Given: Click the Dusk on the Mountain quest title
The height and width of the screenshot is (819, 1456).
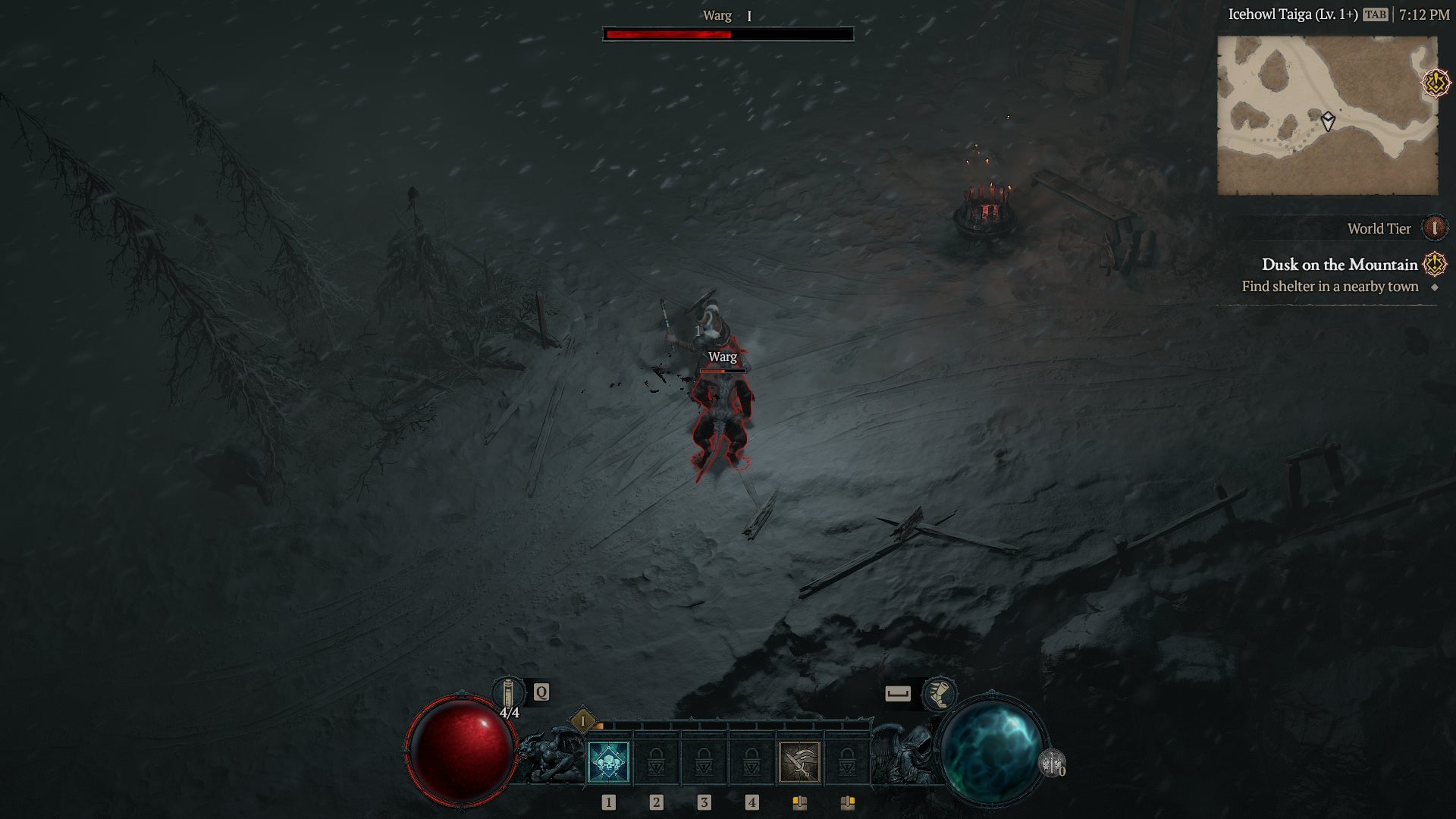Looking at the screenshot, I should 1339,265.
